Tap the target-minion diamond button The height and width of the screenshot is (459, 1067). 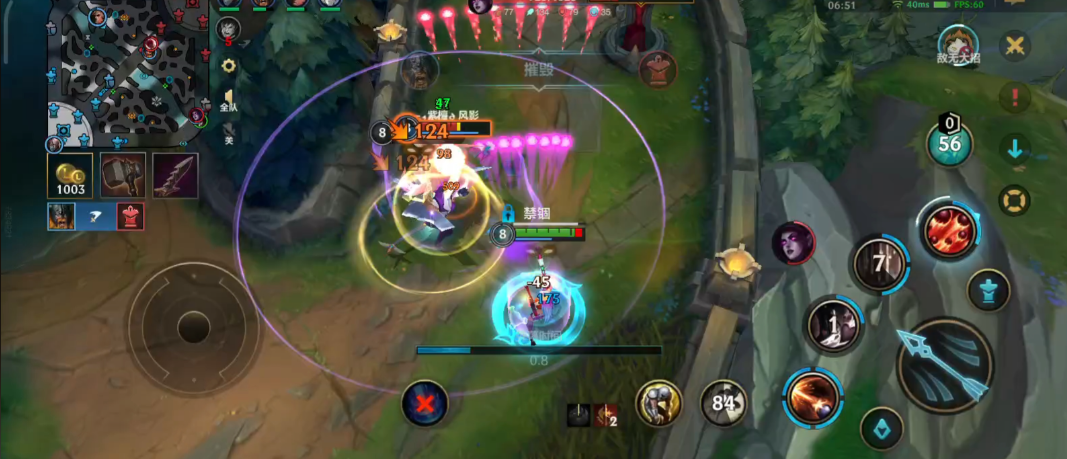[881, 428]
